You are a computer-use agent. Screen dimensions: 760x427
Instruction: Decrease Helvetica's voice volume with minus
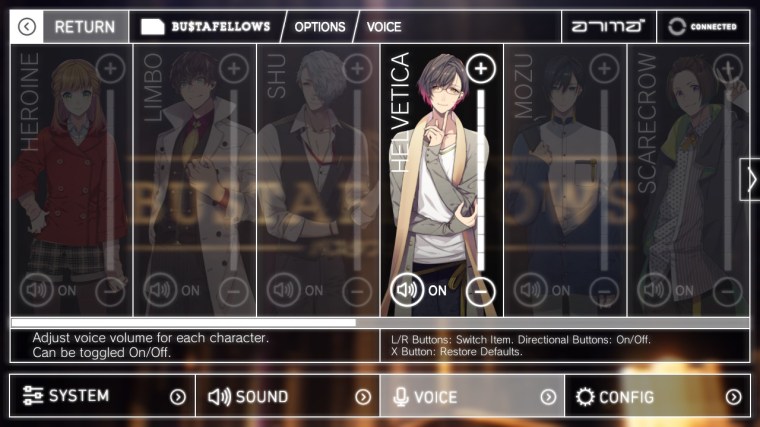click(x=482, y=291)
